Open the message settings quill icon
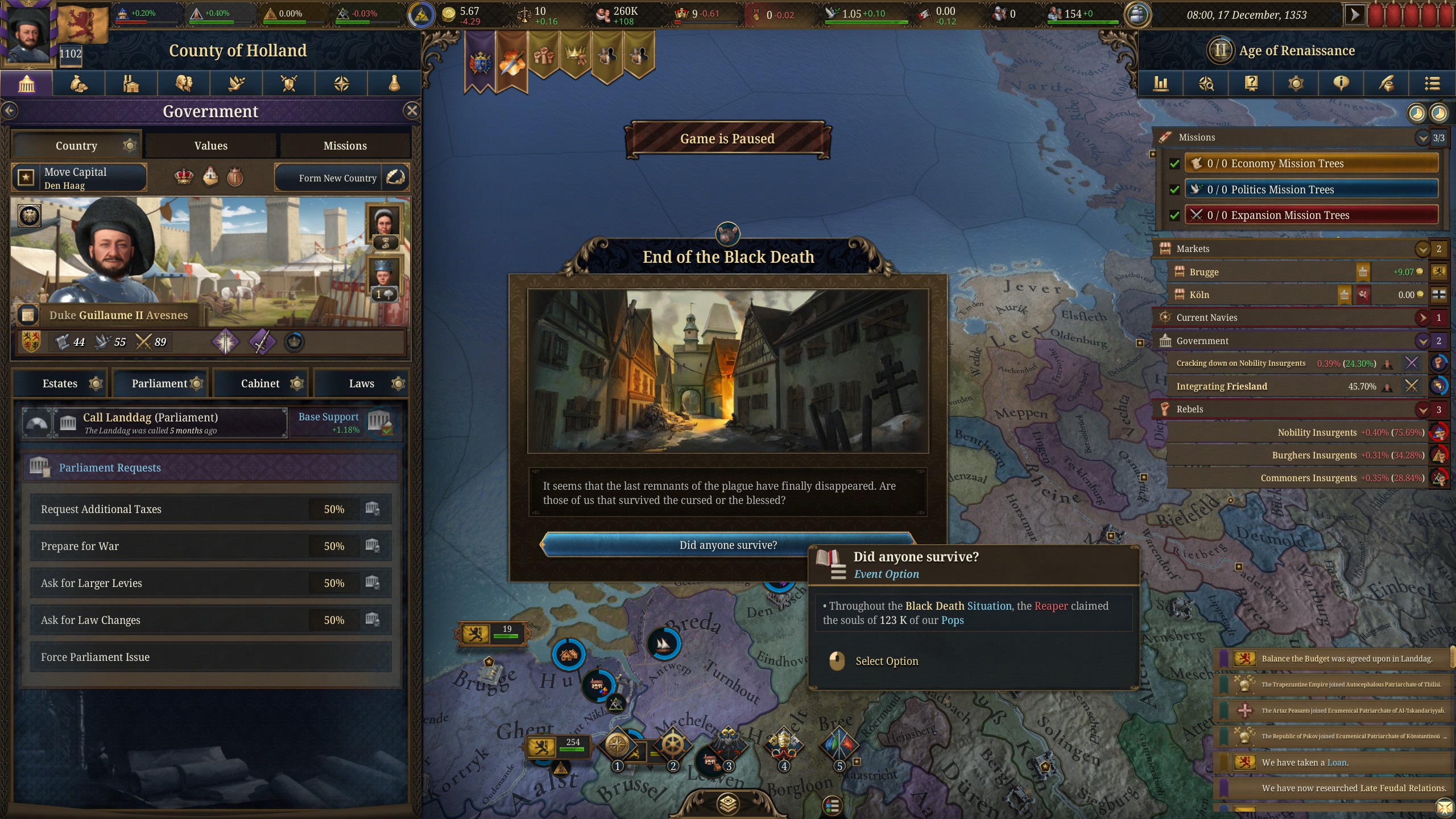Screen dimensions: 1456x819 click(1386, 84)
